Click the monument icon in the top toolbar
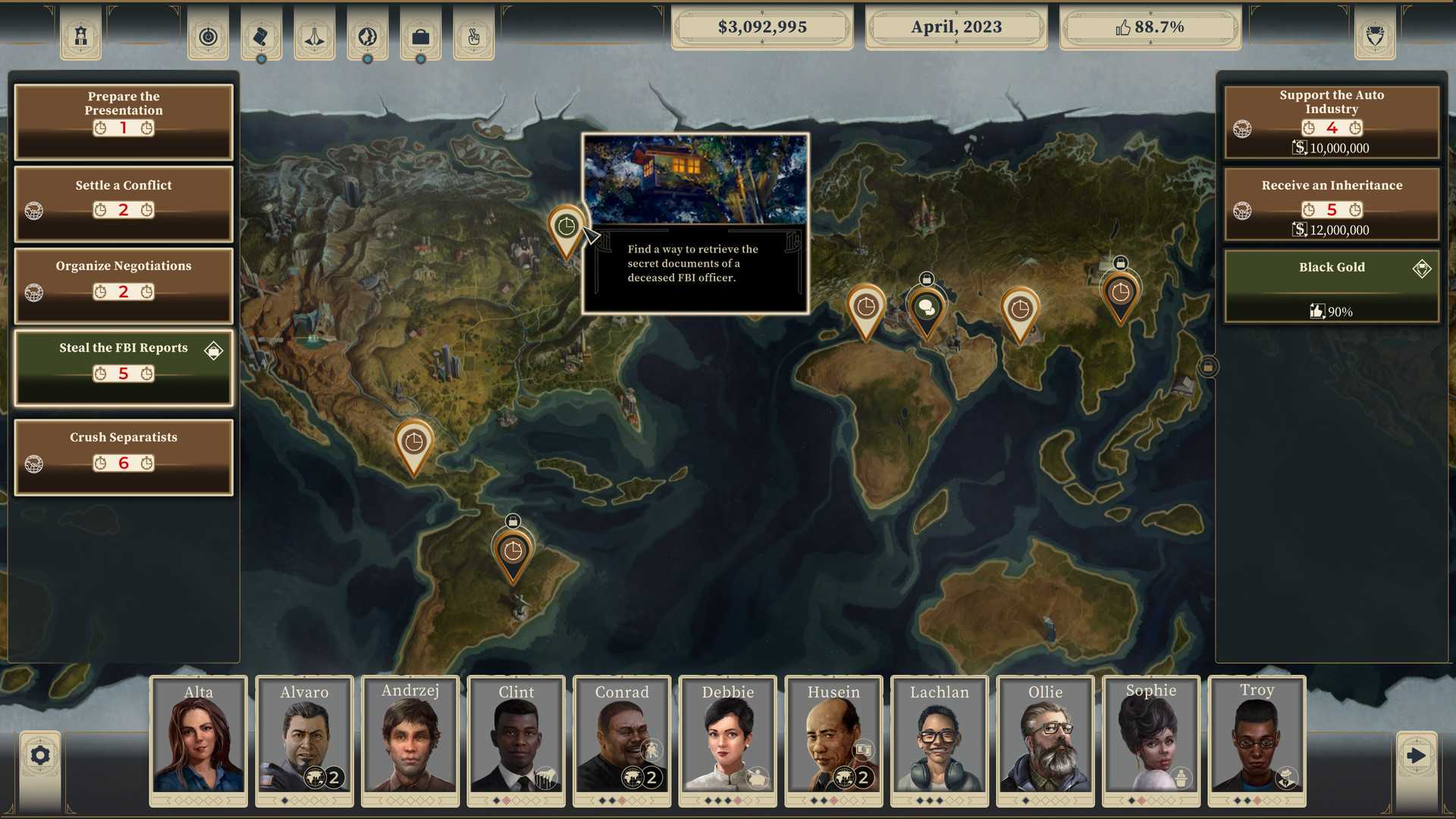Viewport: 1456px width, 819px height. (x=314, y=36)
